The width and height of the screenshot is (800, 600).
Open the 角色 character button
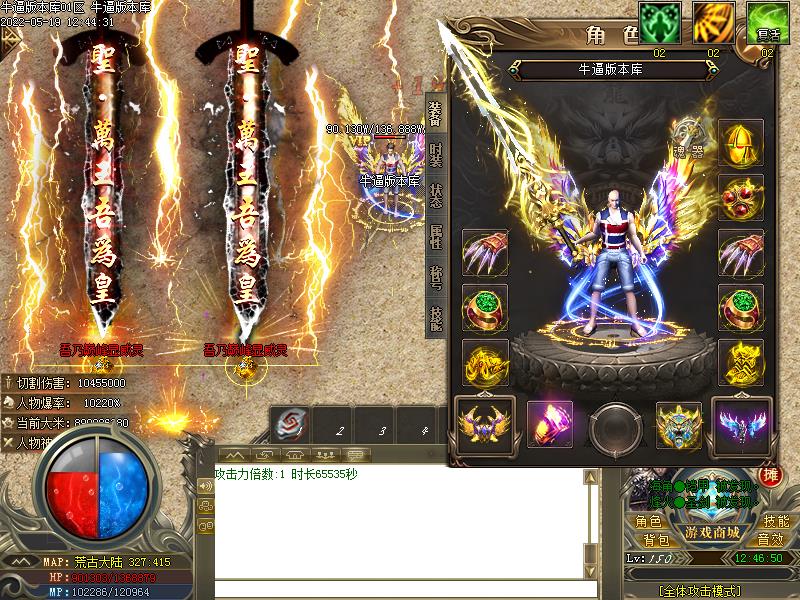[648, 522]
